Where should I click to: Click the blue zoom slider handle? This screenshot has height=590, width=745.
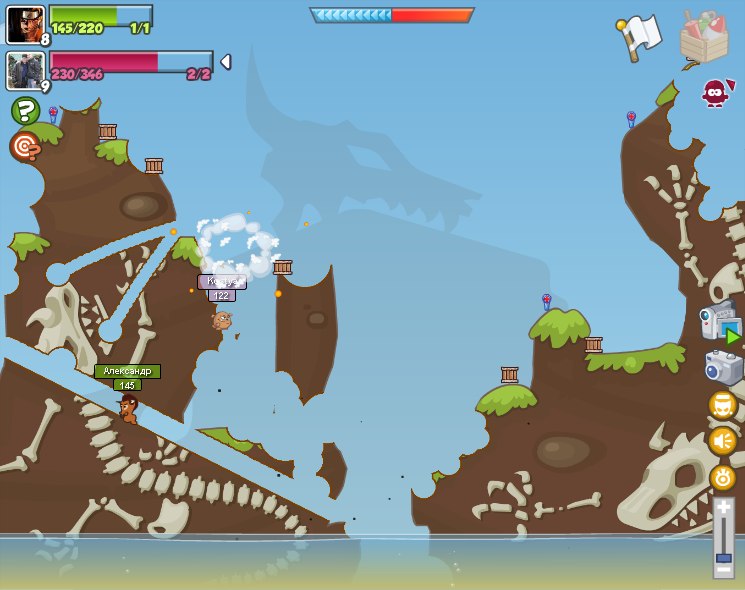723,557
